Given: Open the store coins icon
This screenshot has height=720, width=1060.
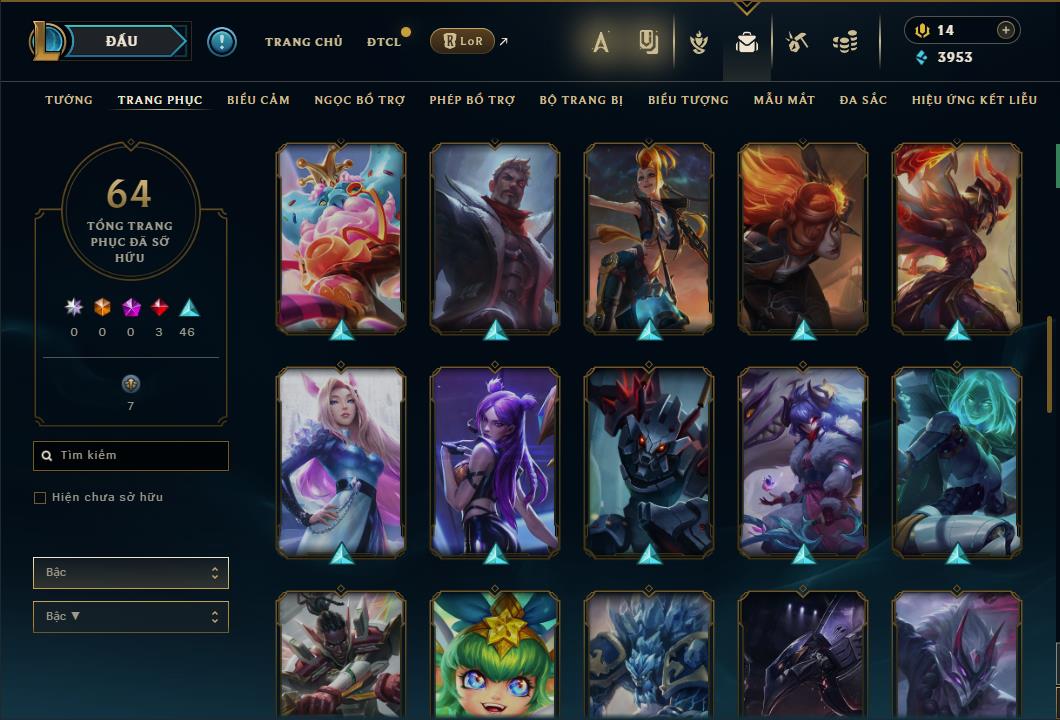Looking at the screenshot, I should point(845,42).
